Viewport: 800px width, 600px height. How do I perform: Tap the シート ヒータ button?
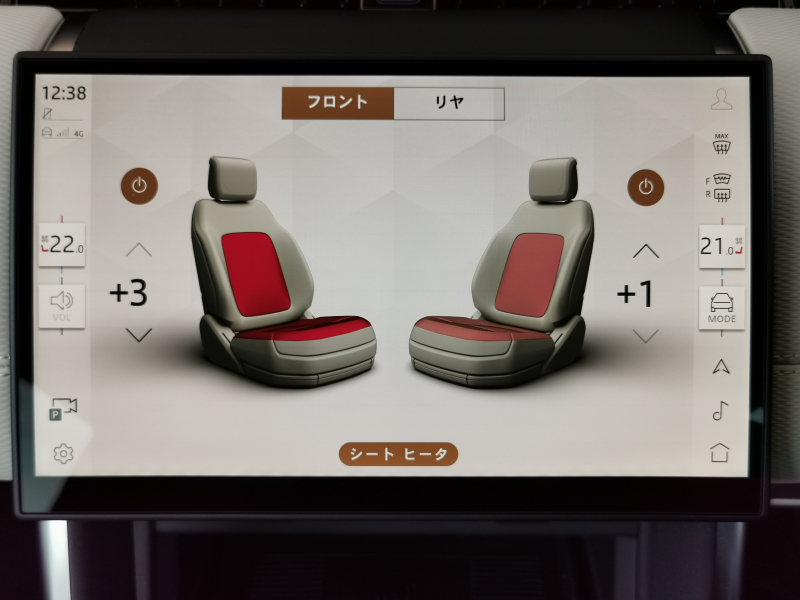point(399,454)
